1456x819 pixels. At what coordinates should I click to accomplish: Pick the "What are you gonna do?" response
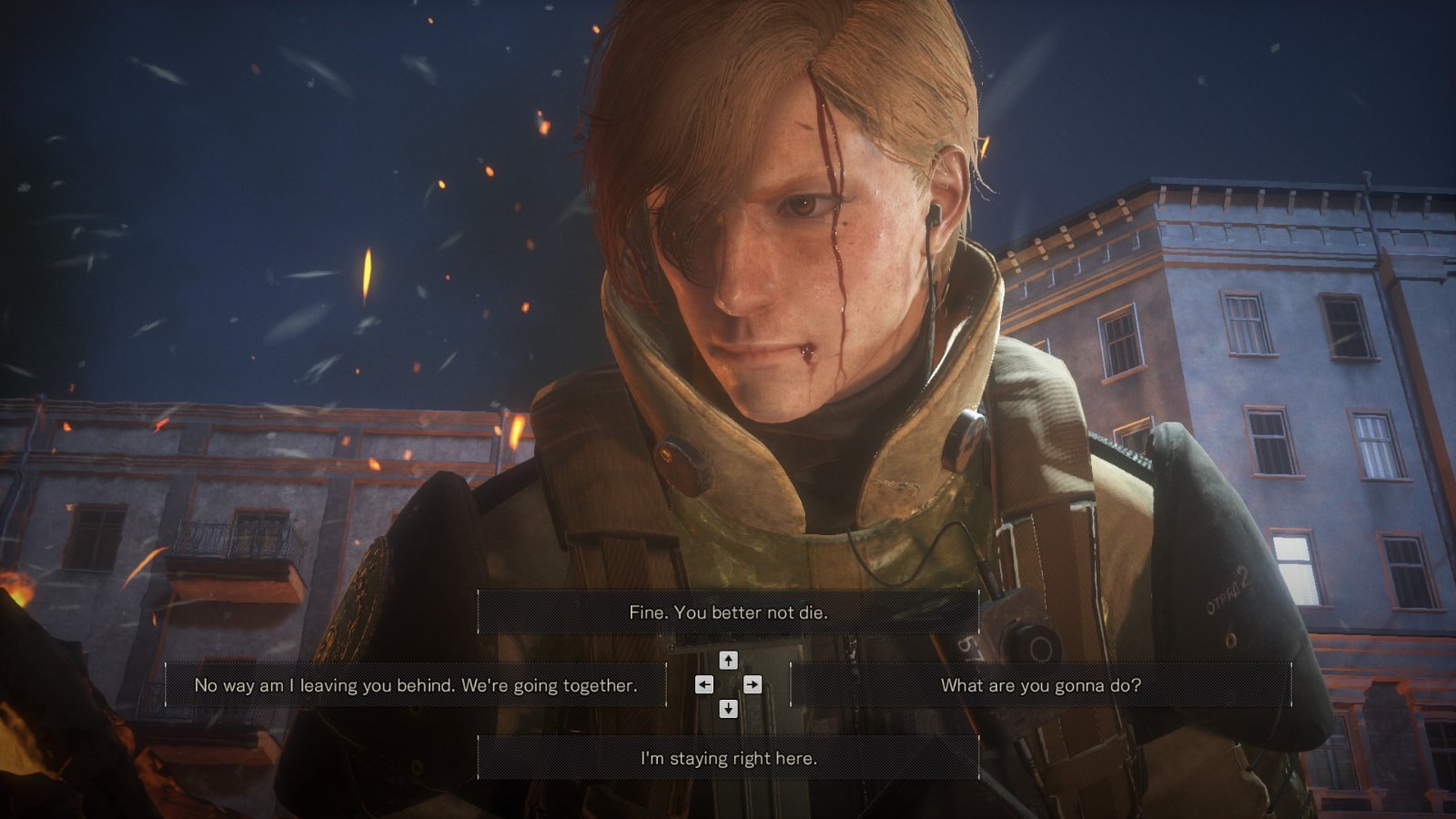[1040, 685]
